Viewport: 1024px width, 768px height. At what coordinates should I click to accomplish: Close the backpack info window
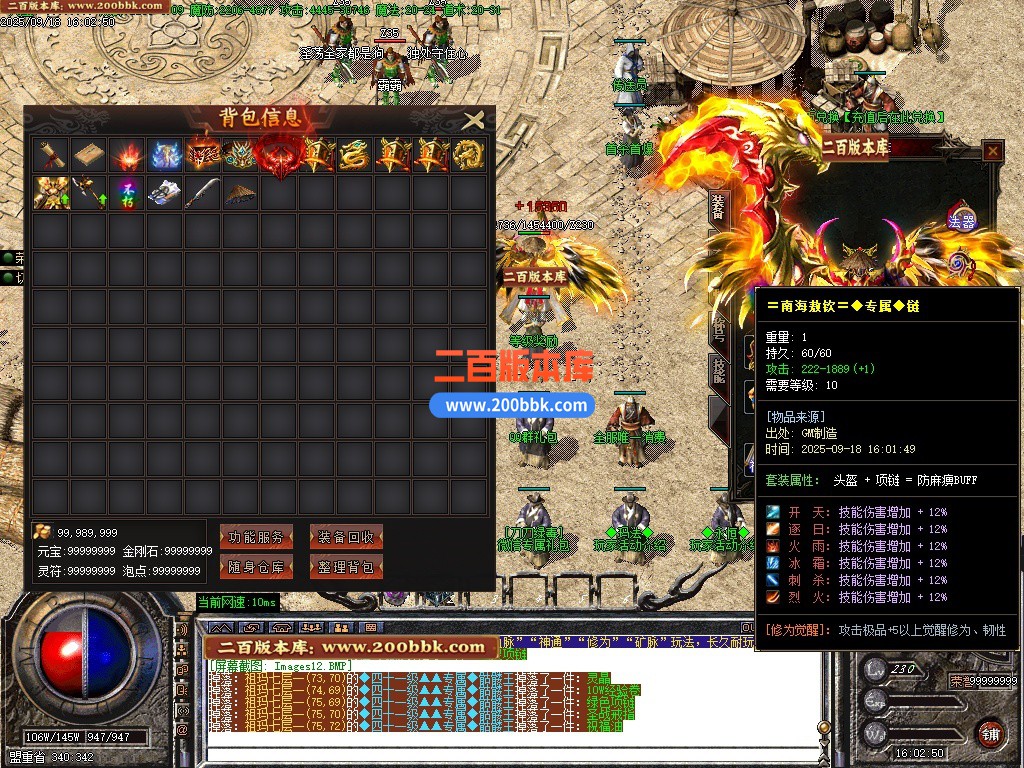(x=474, y=121)
